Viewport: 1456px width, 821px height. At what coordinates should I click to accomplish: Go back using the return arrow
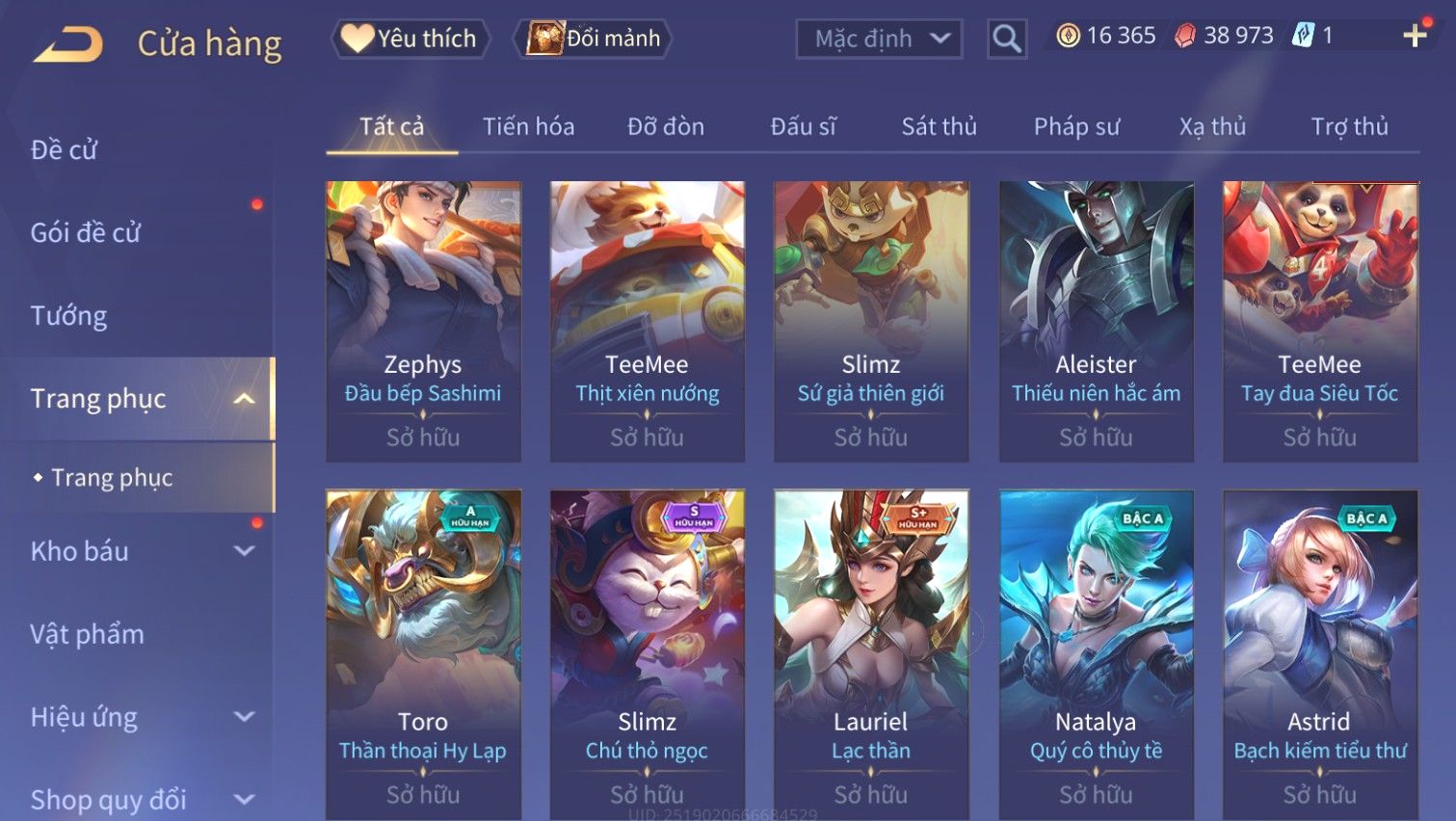click(67, 44)
